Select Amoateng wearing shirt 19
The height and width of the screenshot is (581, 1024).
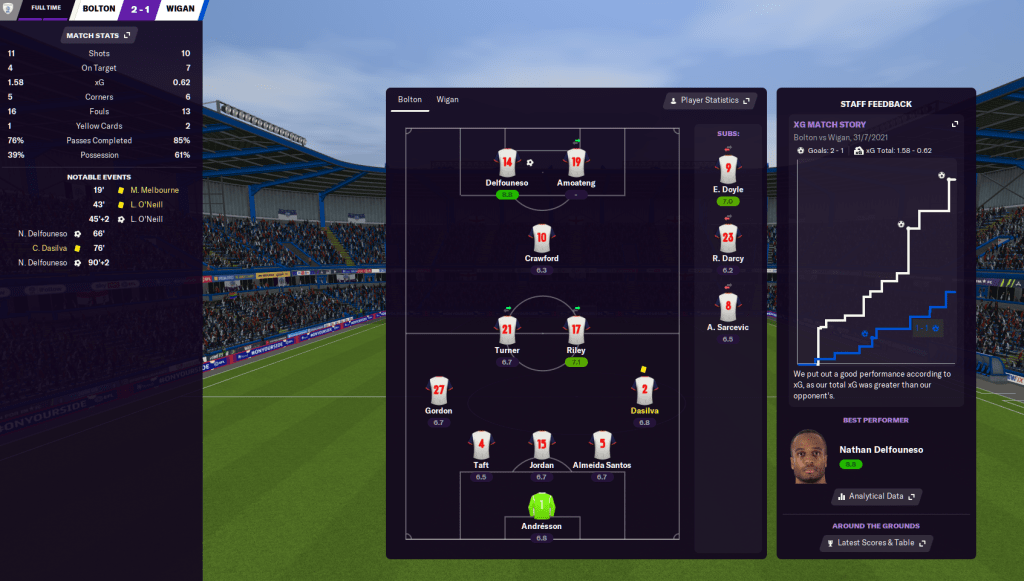[x=575, y=163]
